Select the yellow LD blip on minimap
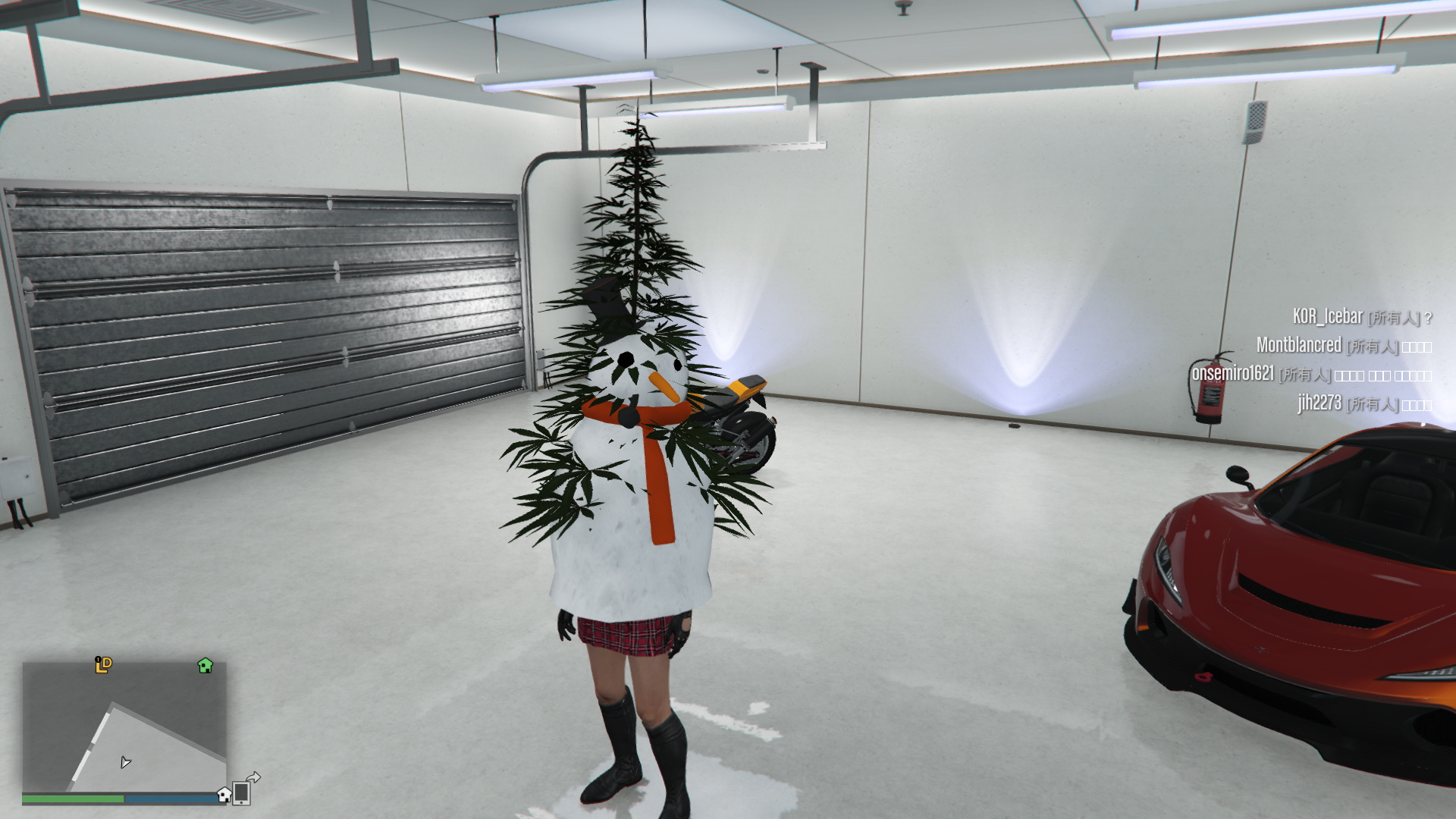This screenshot has height=819, width=1456. click(x=103, y=665)
